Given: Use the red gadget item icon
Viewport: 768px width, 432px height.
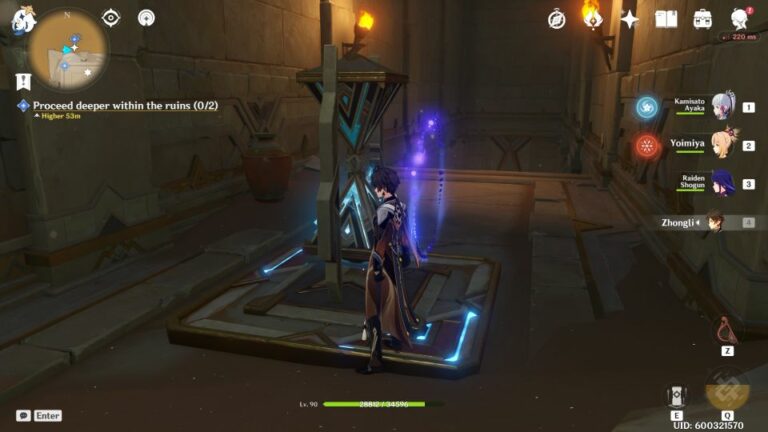Looking at the screenshot, I should click(x=727, y=331).
